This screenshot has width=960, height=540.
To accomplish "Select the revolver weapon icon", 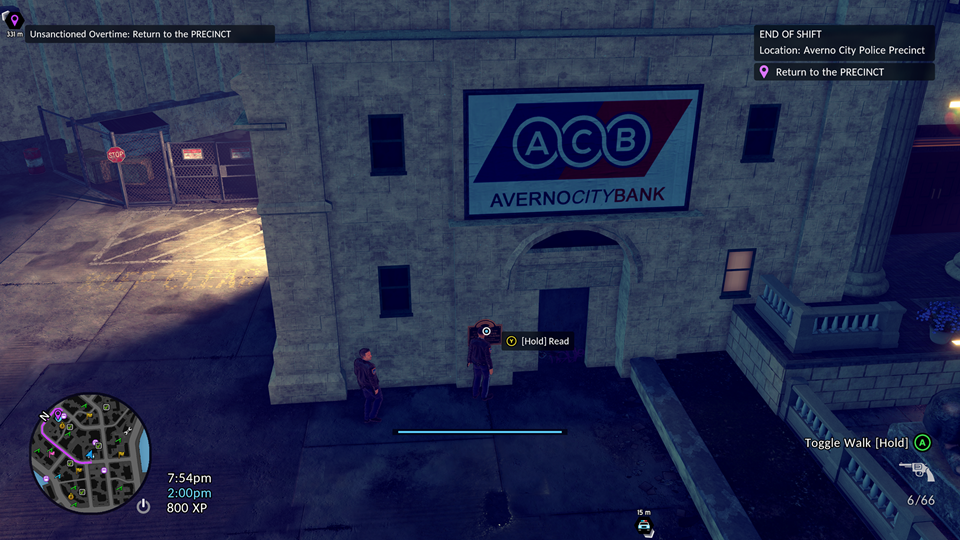I will click(x=916, y=472).
